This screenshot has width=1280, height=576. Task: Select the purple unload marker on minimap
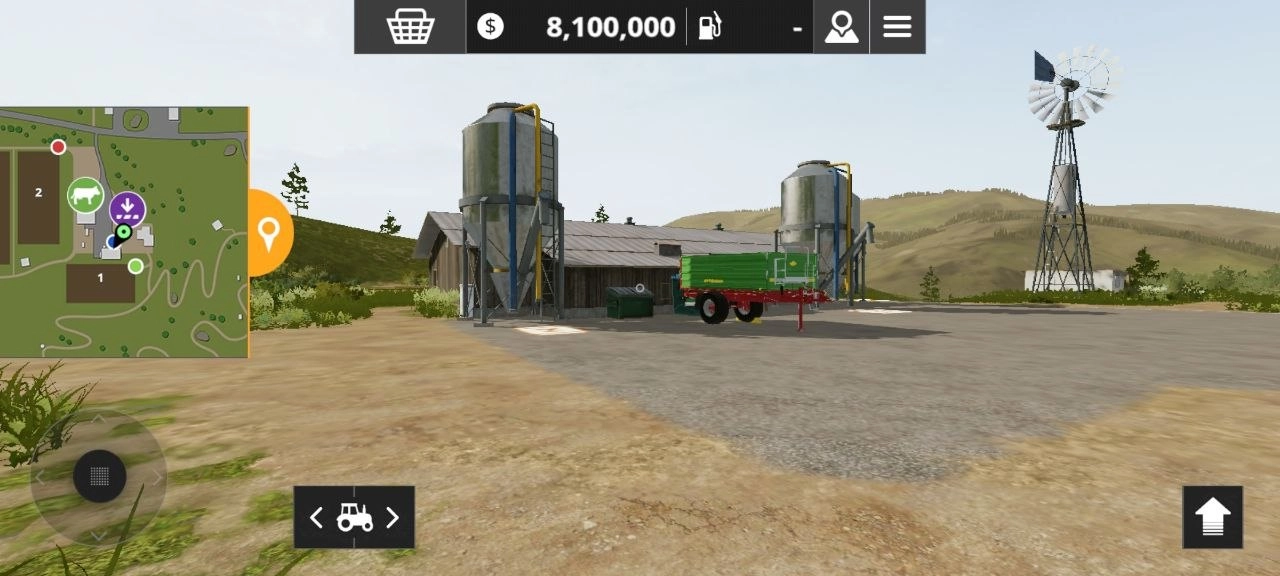pyautogui.click(x=127, y=209)
